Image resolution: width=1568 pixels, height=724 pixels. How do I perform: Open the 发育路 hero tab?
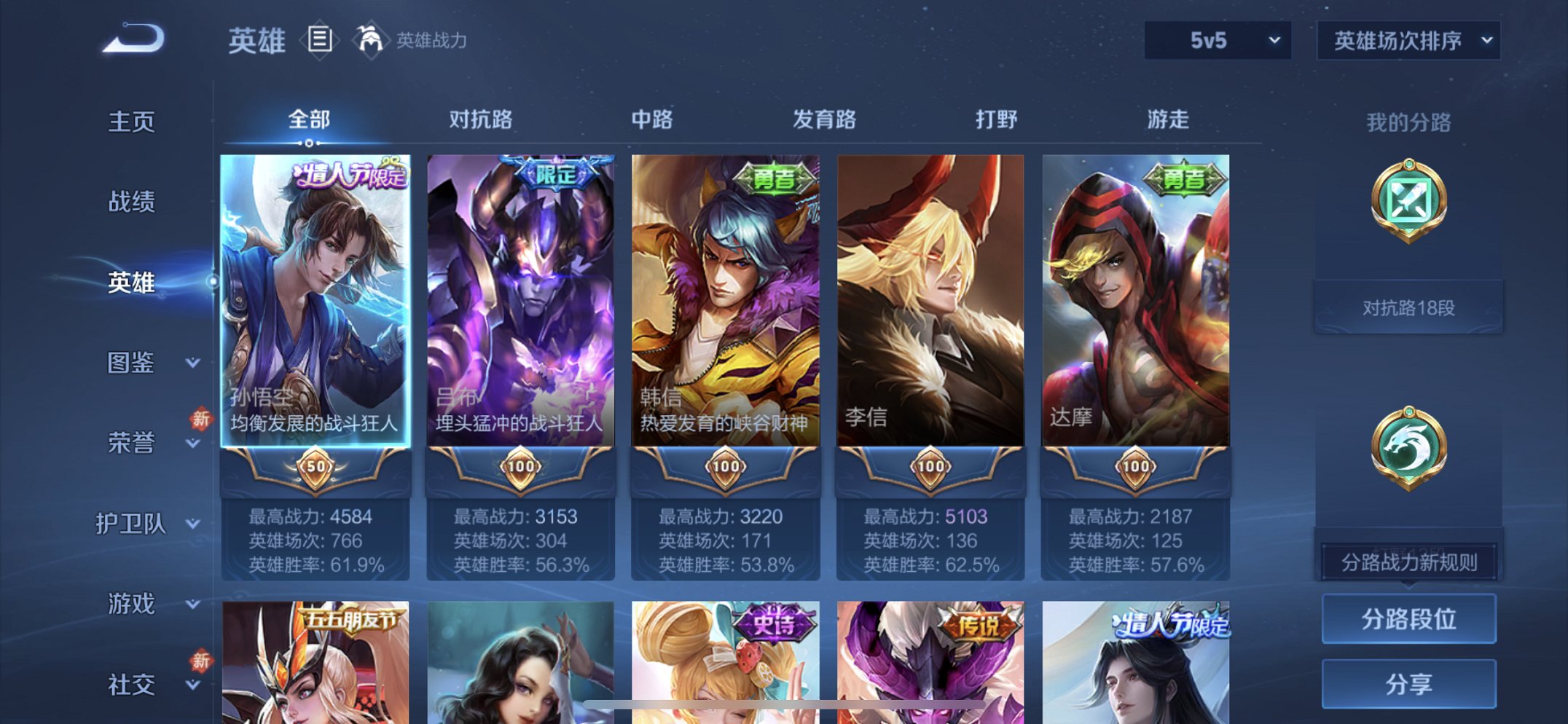point(823,120)
